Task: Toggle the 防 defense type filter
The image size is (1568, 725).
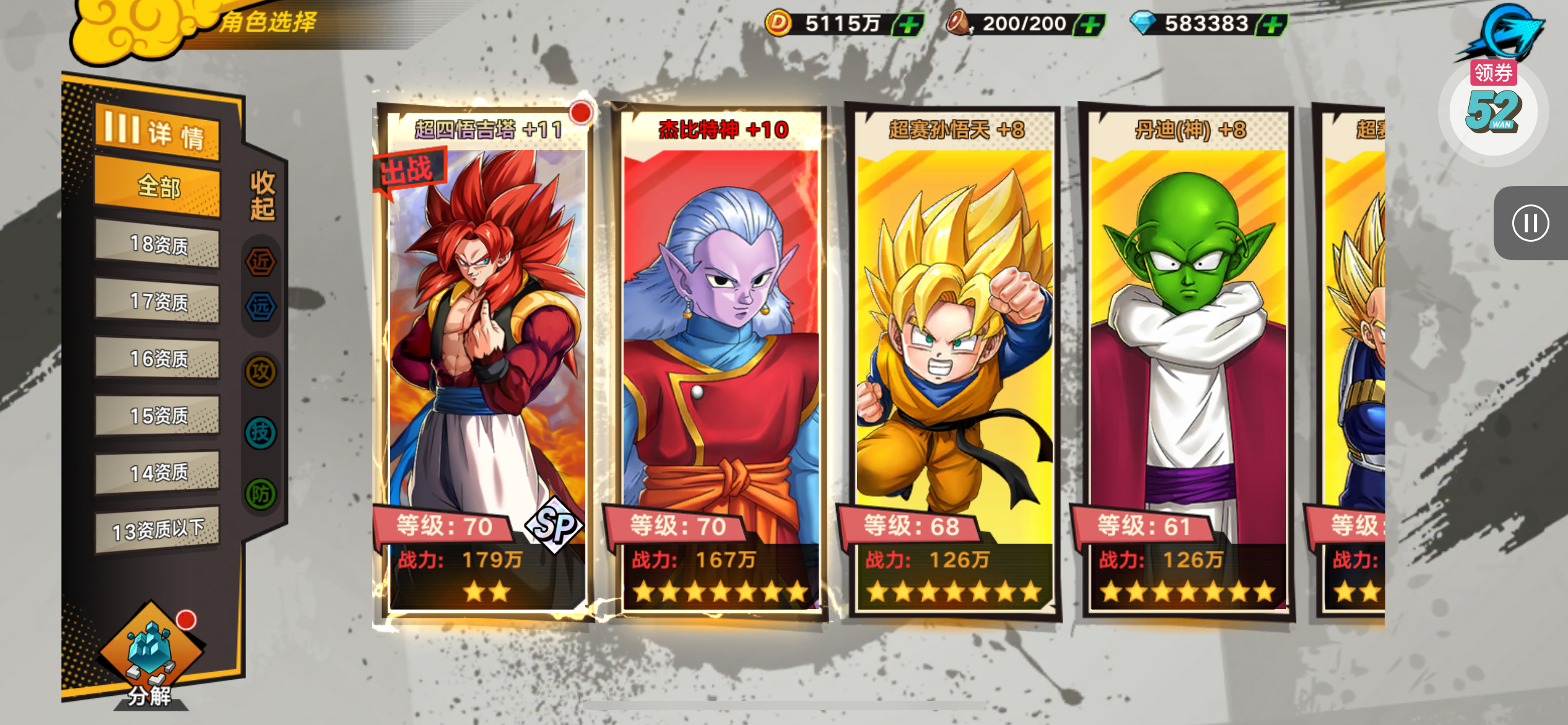Action: coord(261,494)
